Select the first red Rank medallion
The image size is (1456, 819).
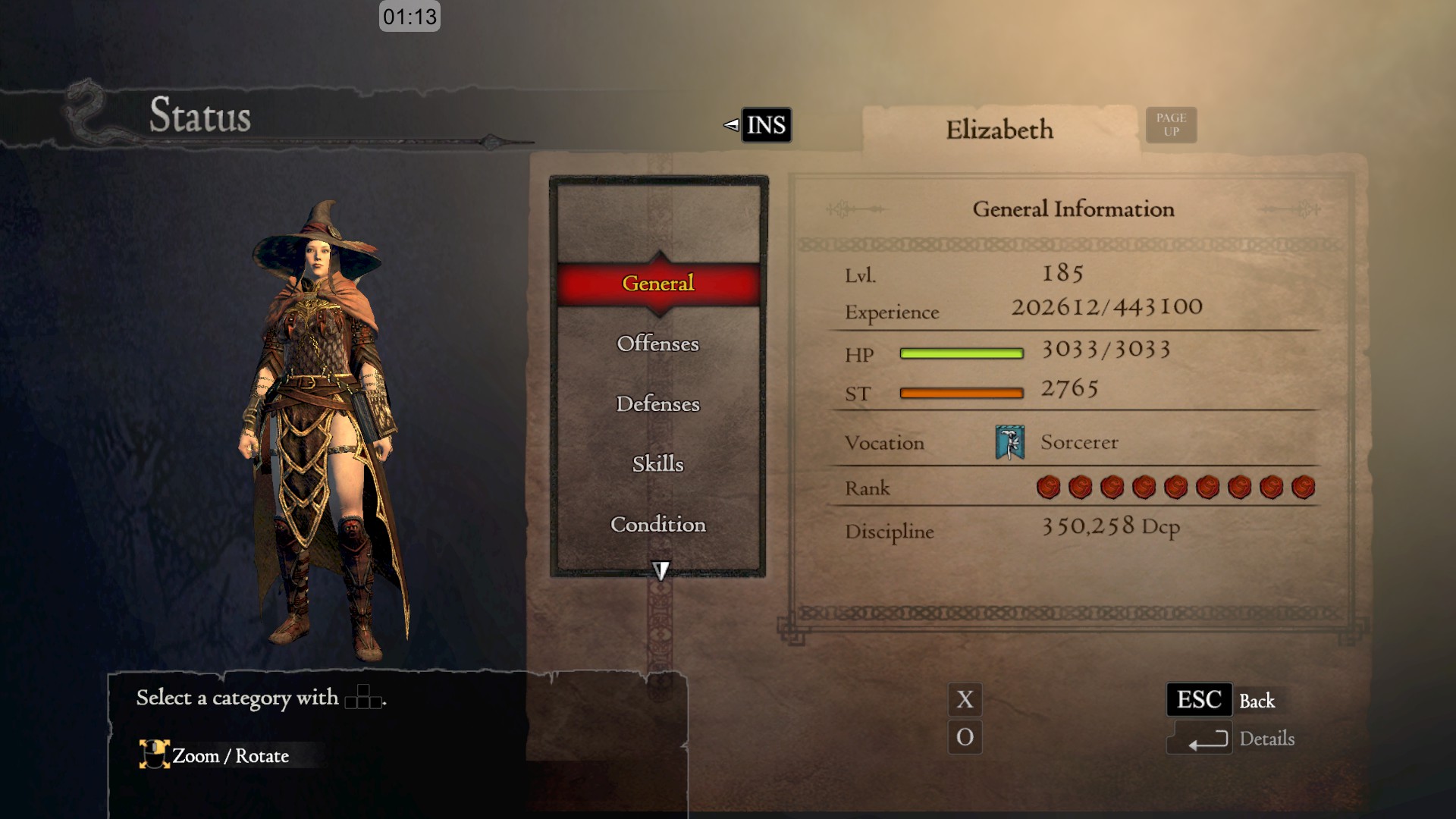(1050, 488)
